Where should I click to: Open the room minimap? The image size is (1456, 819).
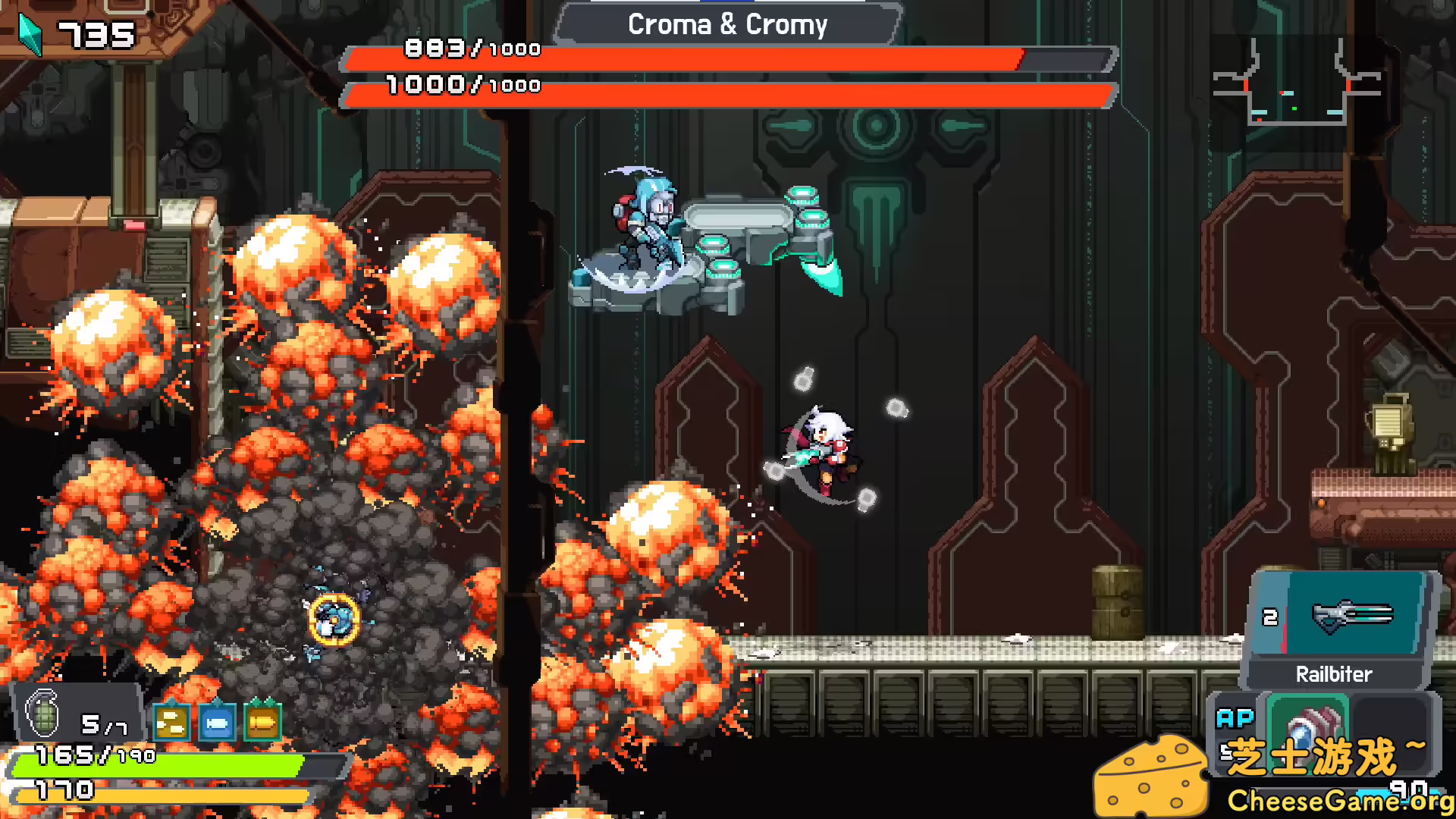coord(1295,85)
